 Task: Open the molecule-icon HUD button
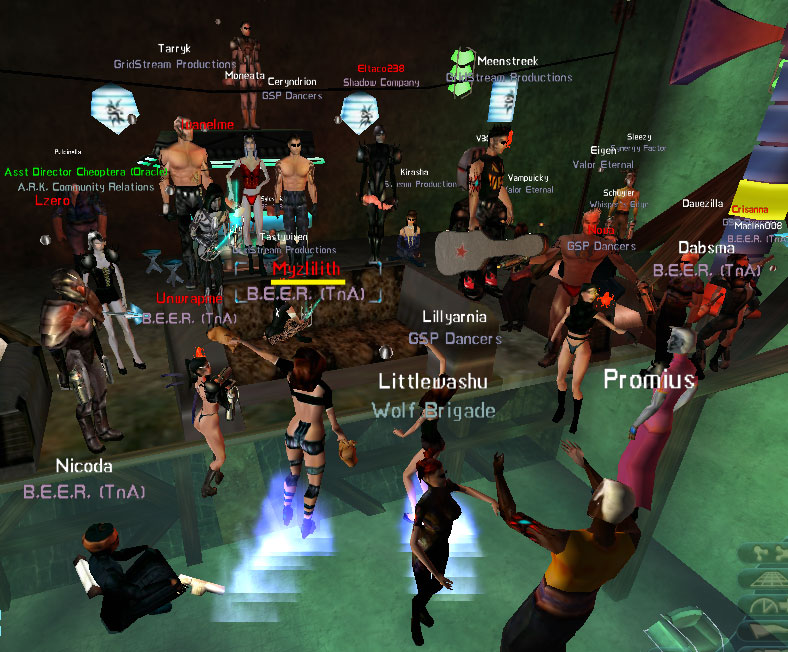click(x=763, y=551)
